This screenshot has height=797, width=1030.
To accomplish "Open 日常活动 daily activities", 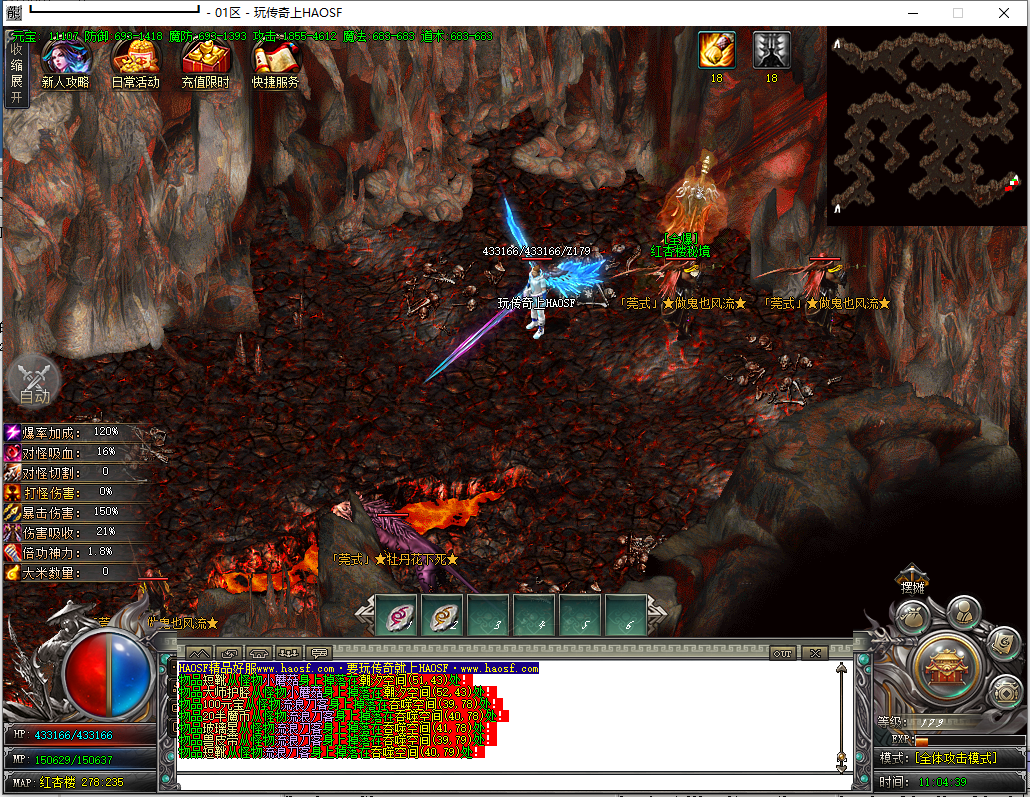I will tap(135, 63).
